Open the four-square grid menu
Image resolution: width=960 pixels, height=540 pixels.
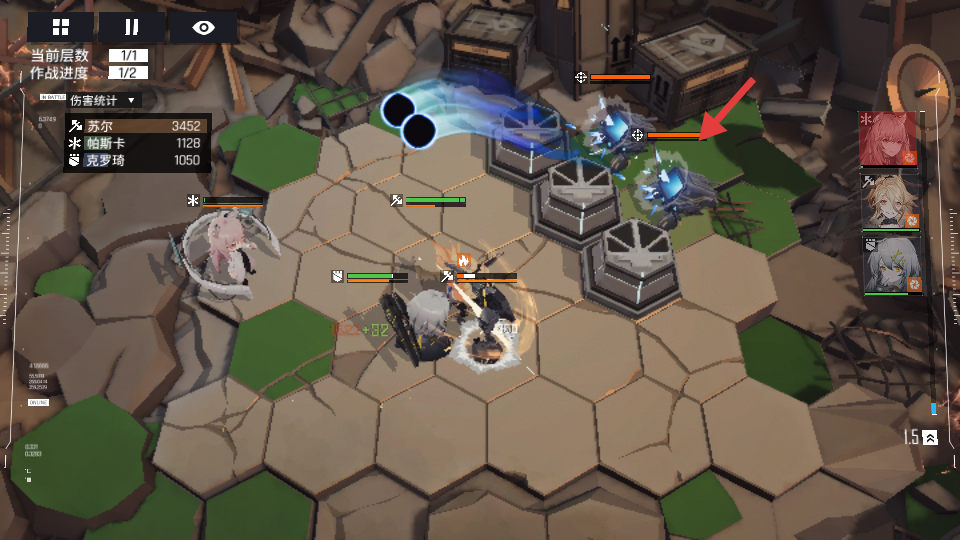coord(60,27)
